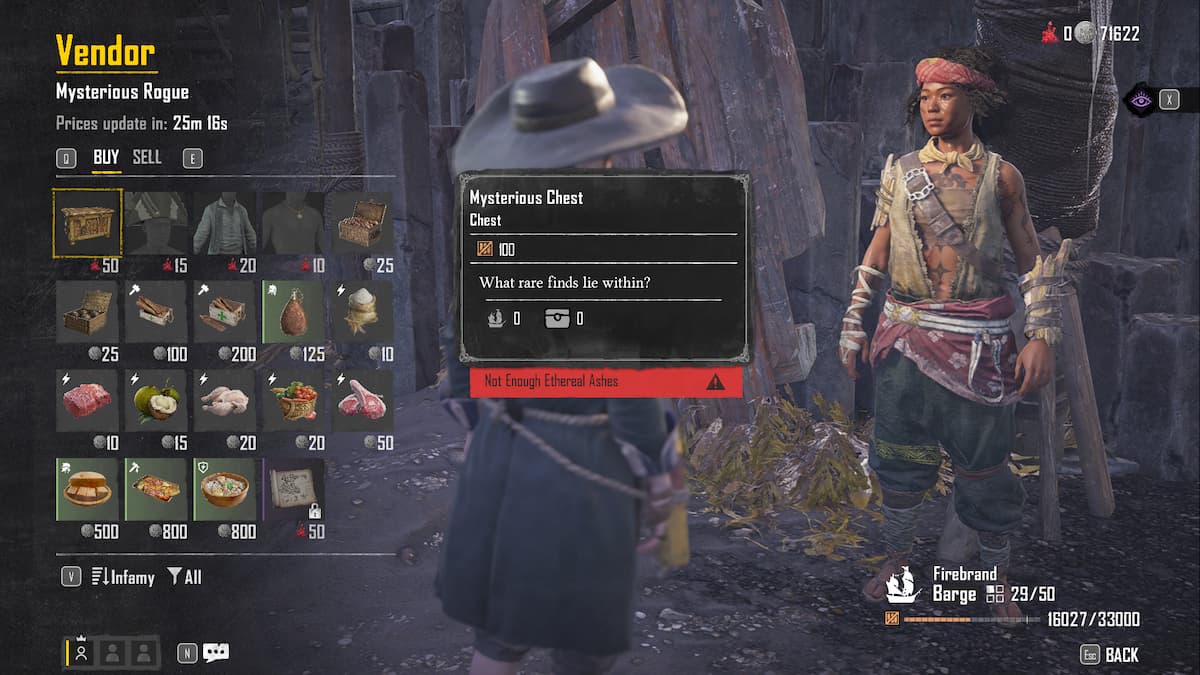This screenshot has width=1200, height=675.
Task: Select the Mysterious Chest item slot
Action: pyautogui.click(x=87, y=222)
